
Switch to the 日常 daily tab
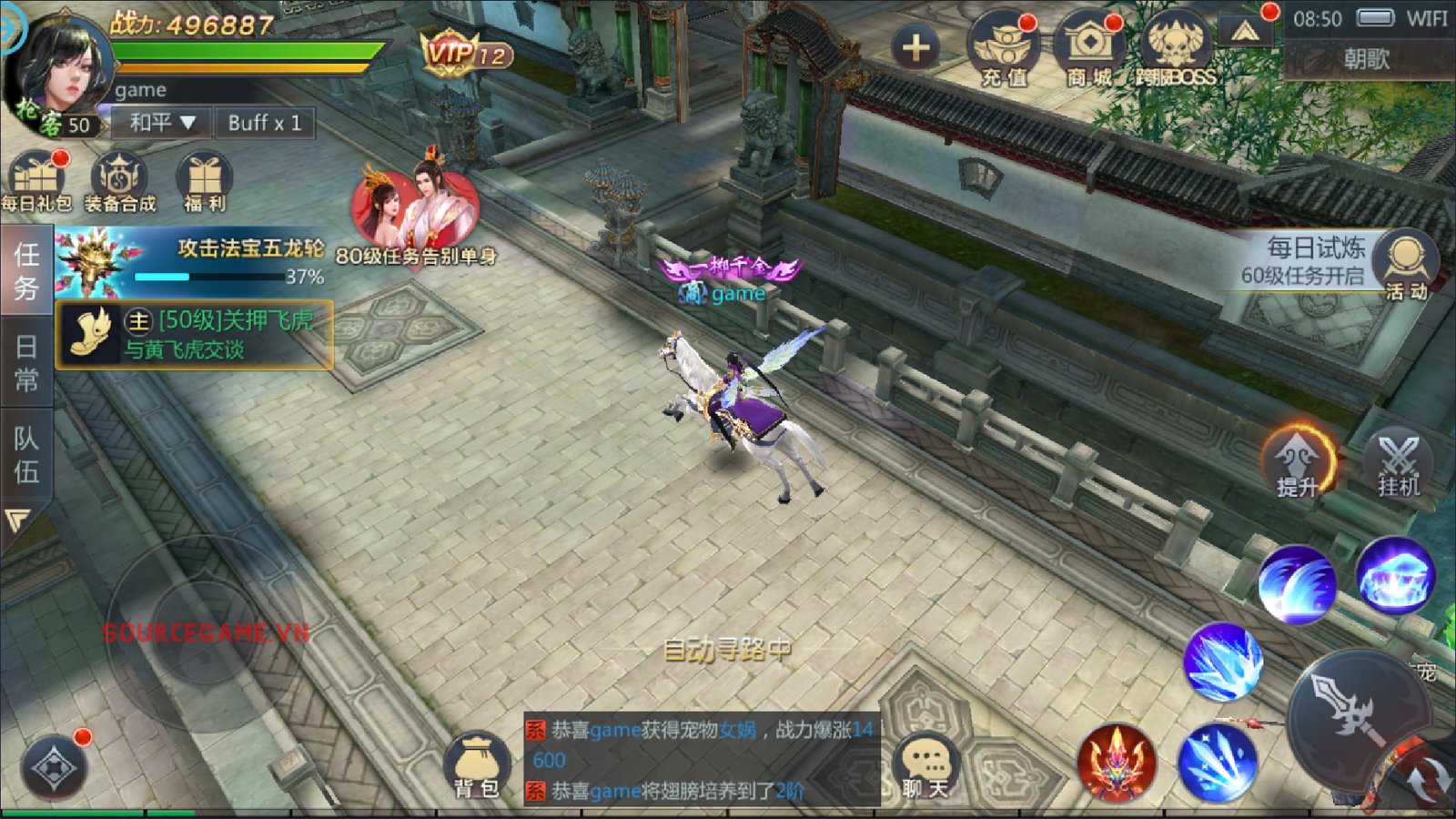click(25, 362)
